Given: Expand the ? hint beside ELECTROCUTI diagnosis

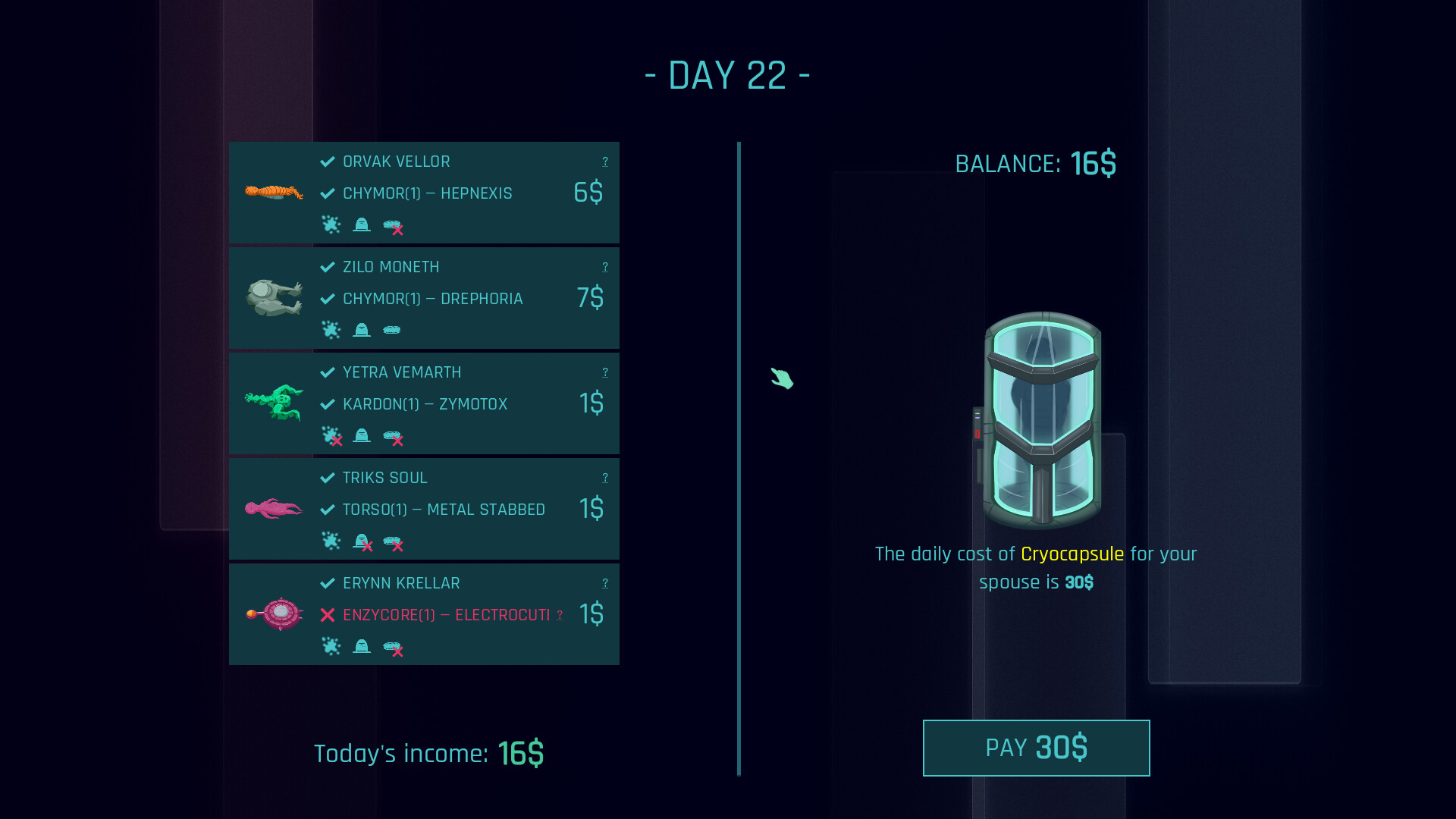Looking at the screenshot, I should (x=561, y=616).
